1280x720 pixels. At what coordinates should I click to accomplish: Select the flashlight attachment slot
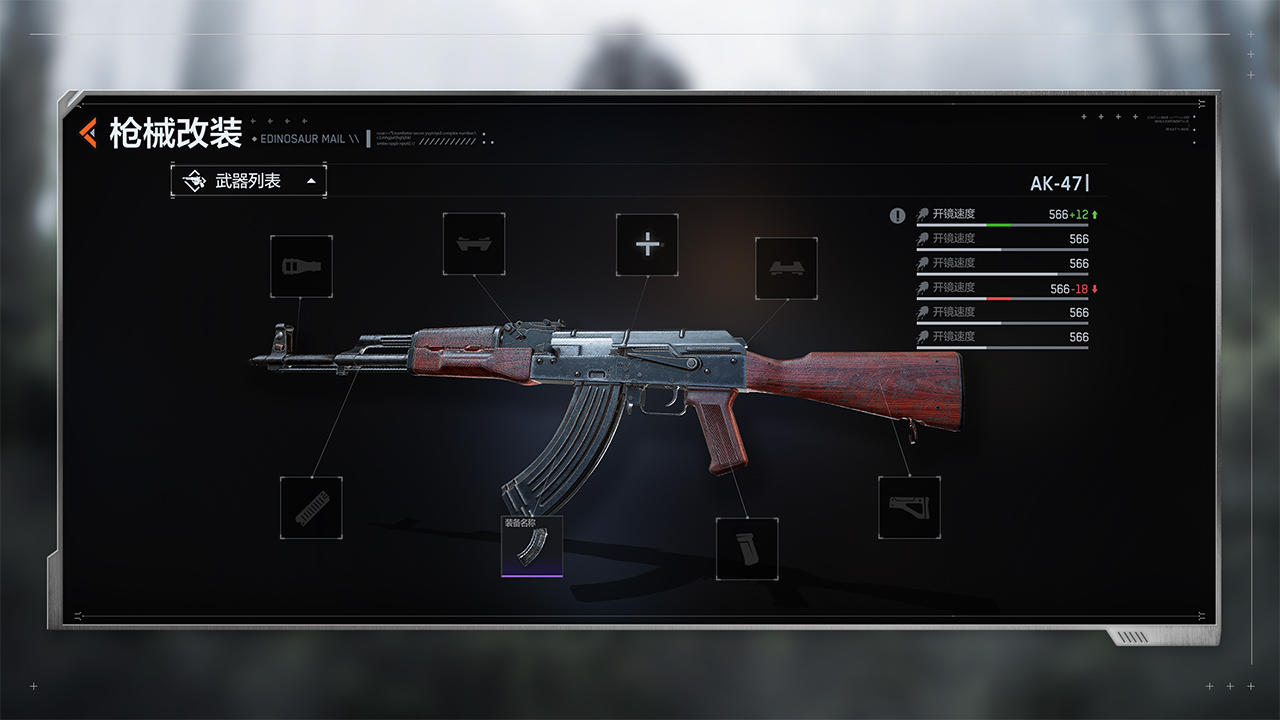pyautogui.click(x=301, y=267)
